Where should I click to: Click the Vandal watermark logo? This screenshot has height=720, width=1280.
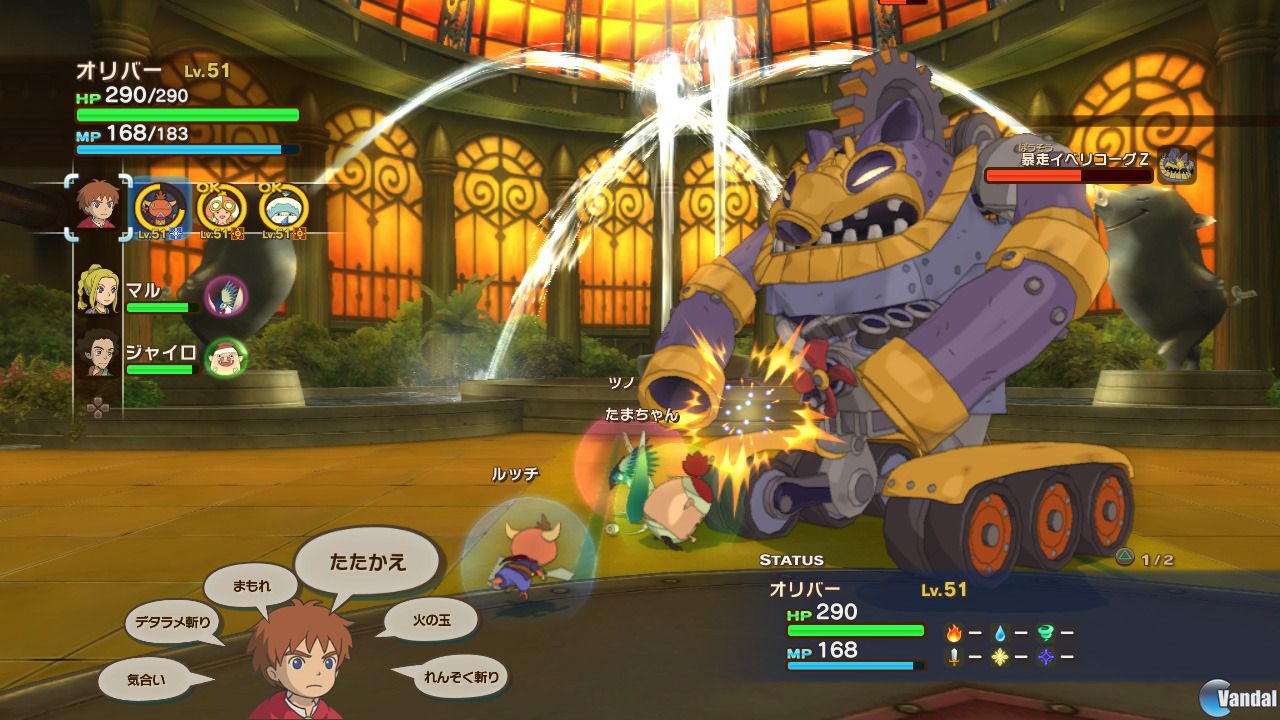pos(1238,696)
